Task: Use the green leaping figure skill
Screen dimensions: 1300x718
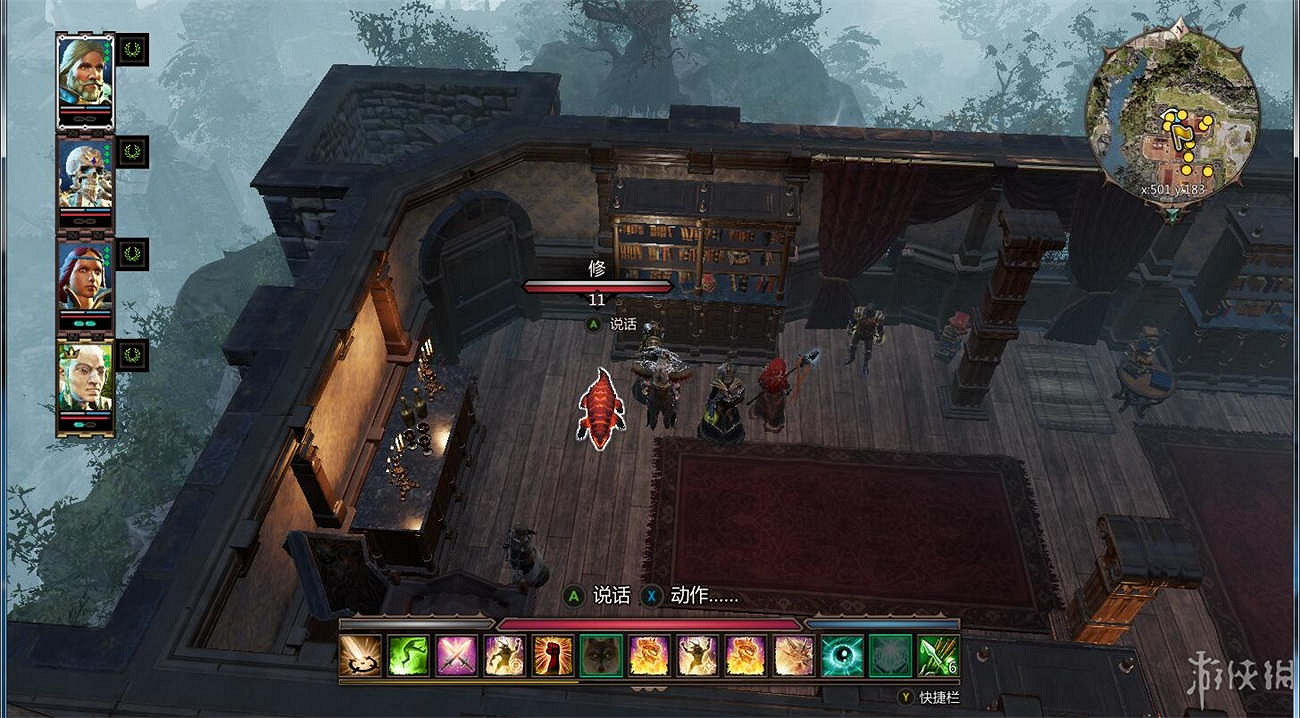Action: [x=408, y=656]
